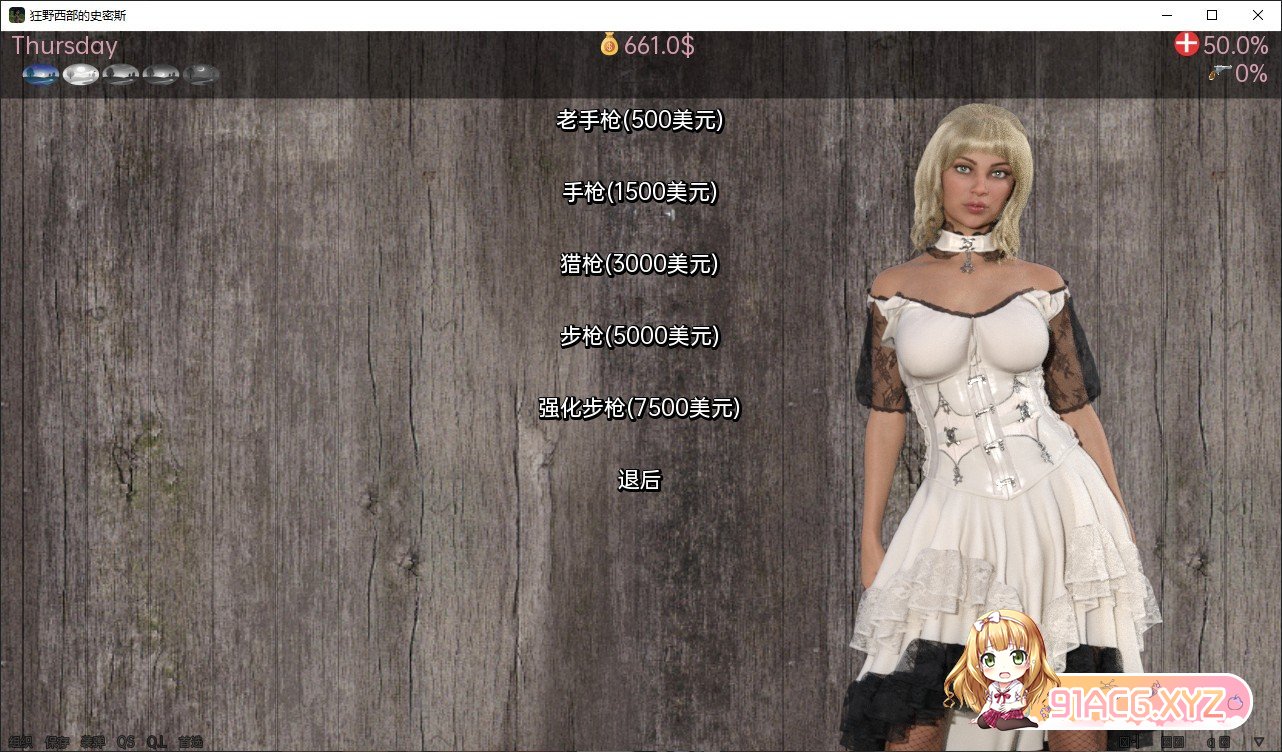Screen dimensions: 1282x752
Task: Click the downward triangle in the bottom bar
Action: (1257, 742)
